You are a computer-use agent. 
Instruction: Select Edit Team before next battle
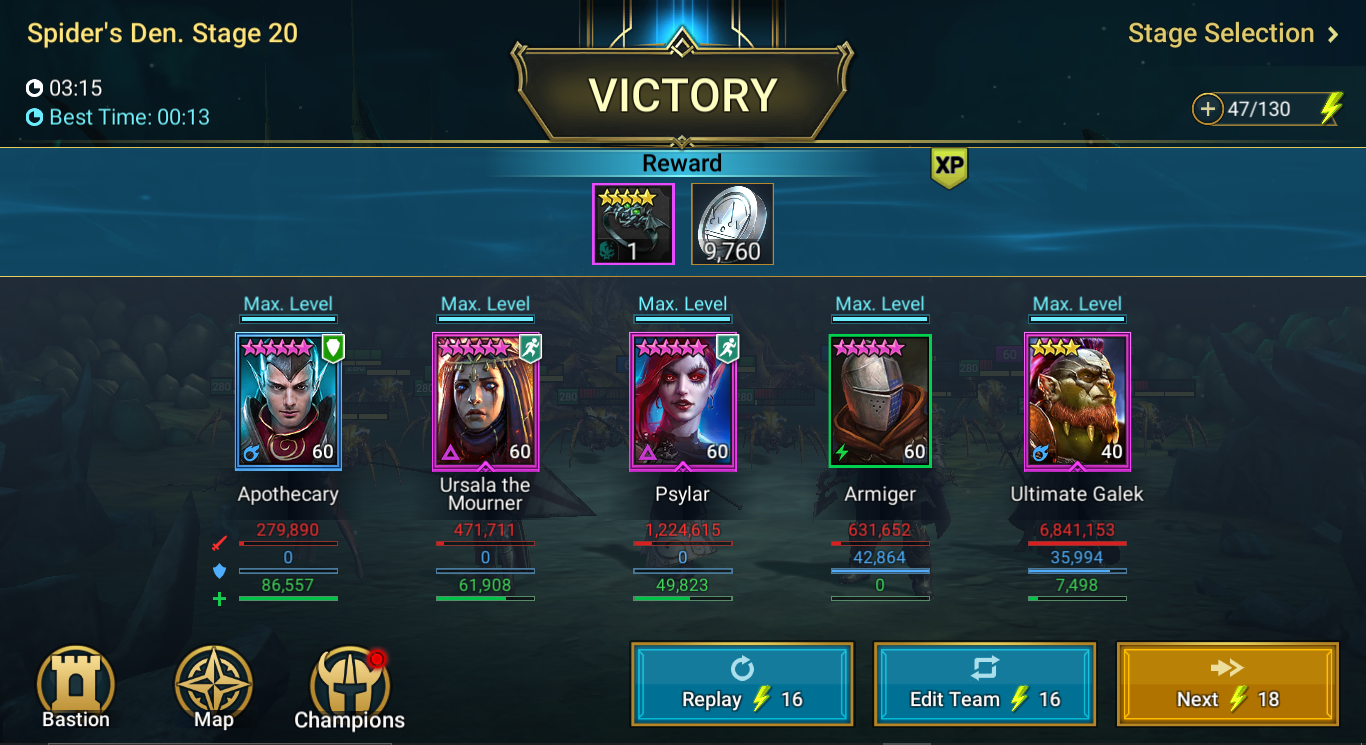click(x=985, y=684)
